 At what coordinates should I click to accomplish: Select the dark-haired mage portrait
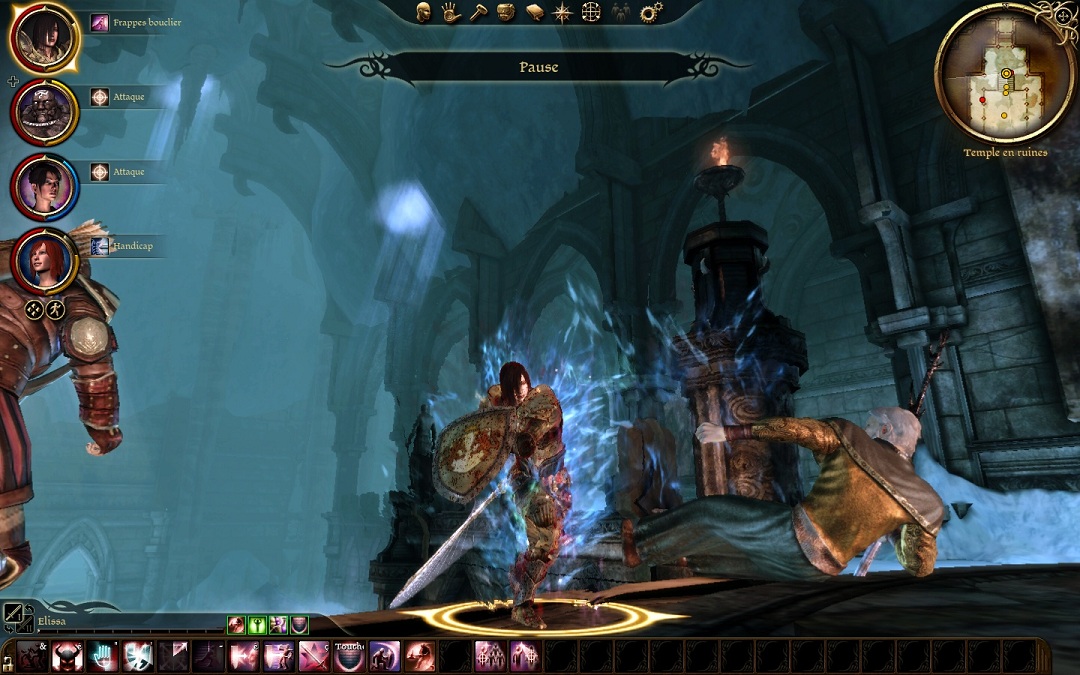[x=44, y=186]
